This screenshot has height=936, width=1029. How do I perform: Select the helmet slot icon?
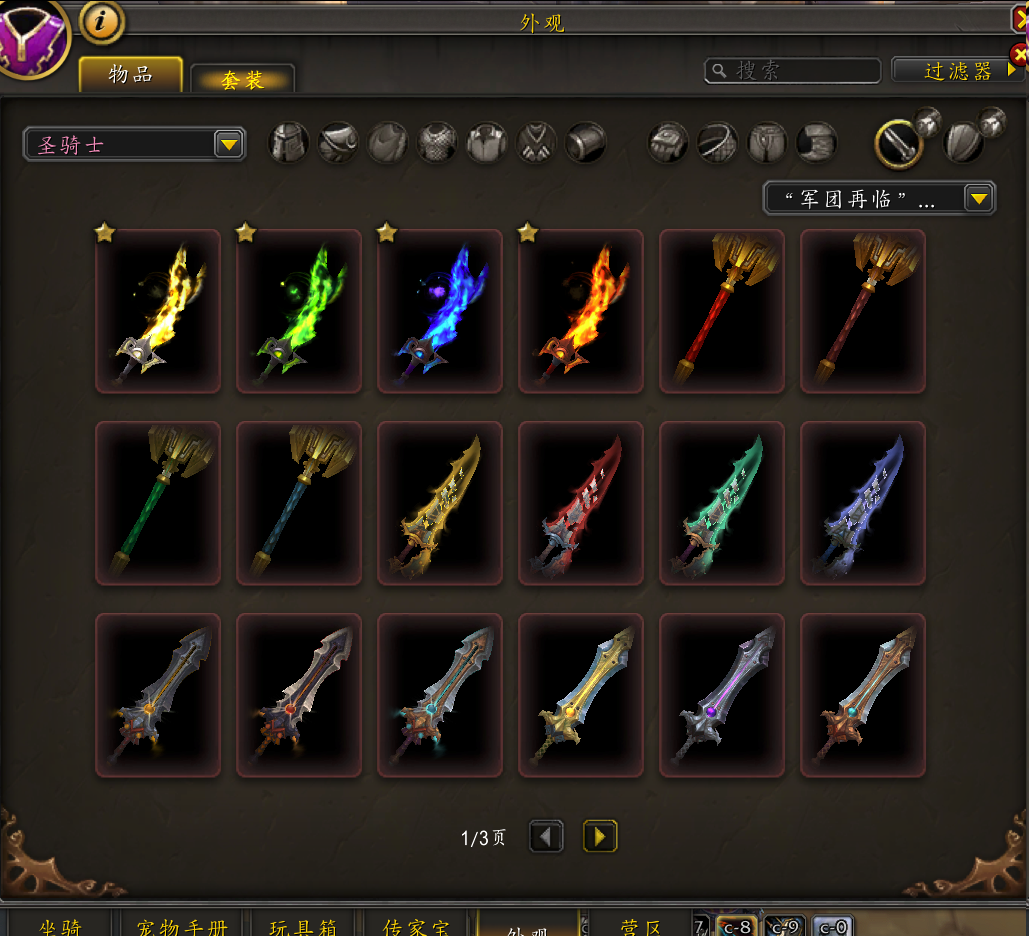[x=289, y=143]
